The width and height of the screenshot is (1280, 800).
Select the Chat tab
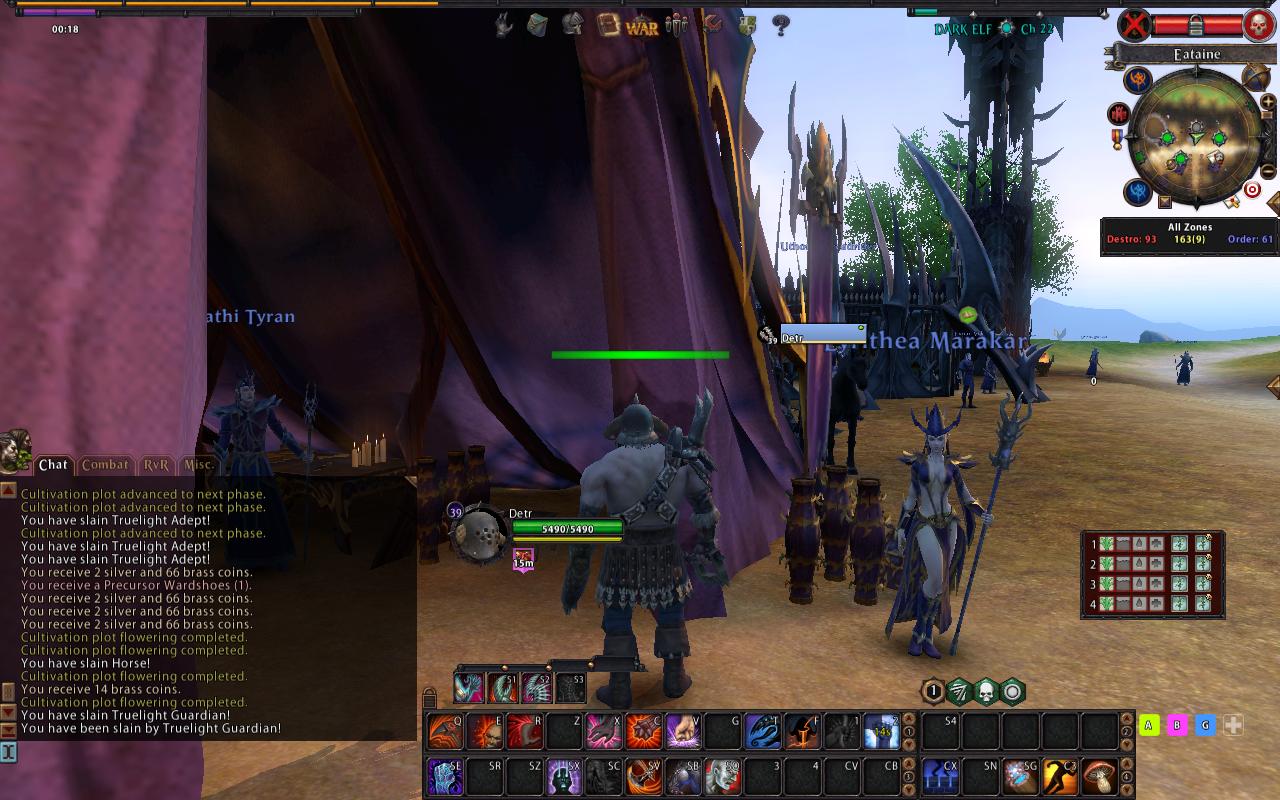coord(53,465)
